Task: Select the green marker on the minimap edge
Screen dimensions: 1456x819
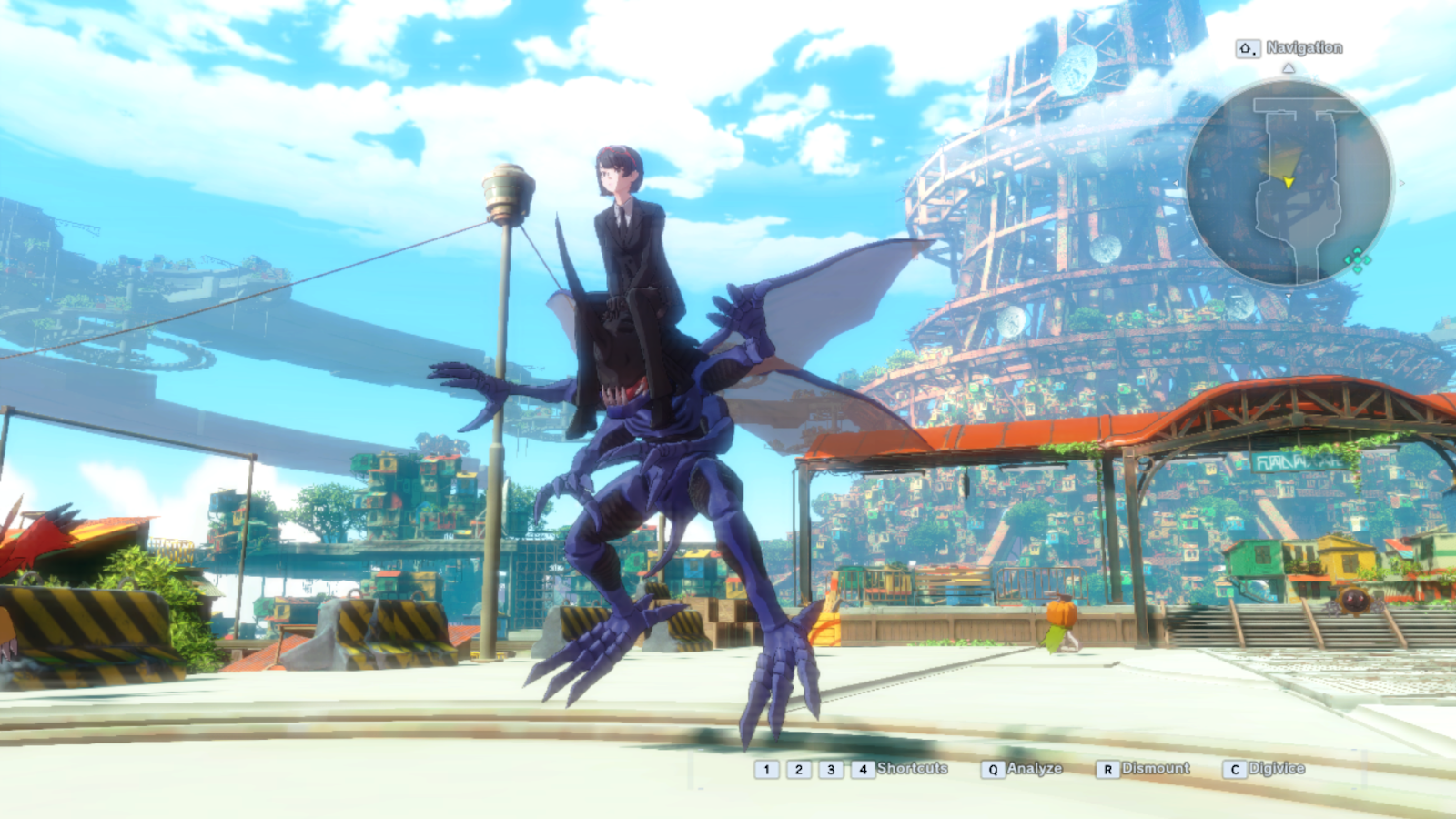Action: point(1357,260)
